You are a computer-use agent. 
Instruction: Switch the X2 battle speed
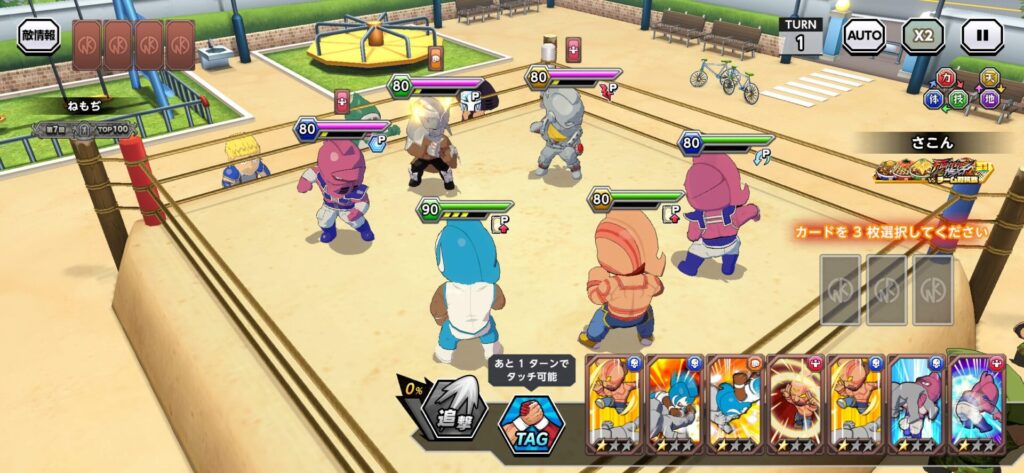coord(923,36)
